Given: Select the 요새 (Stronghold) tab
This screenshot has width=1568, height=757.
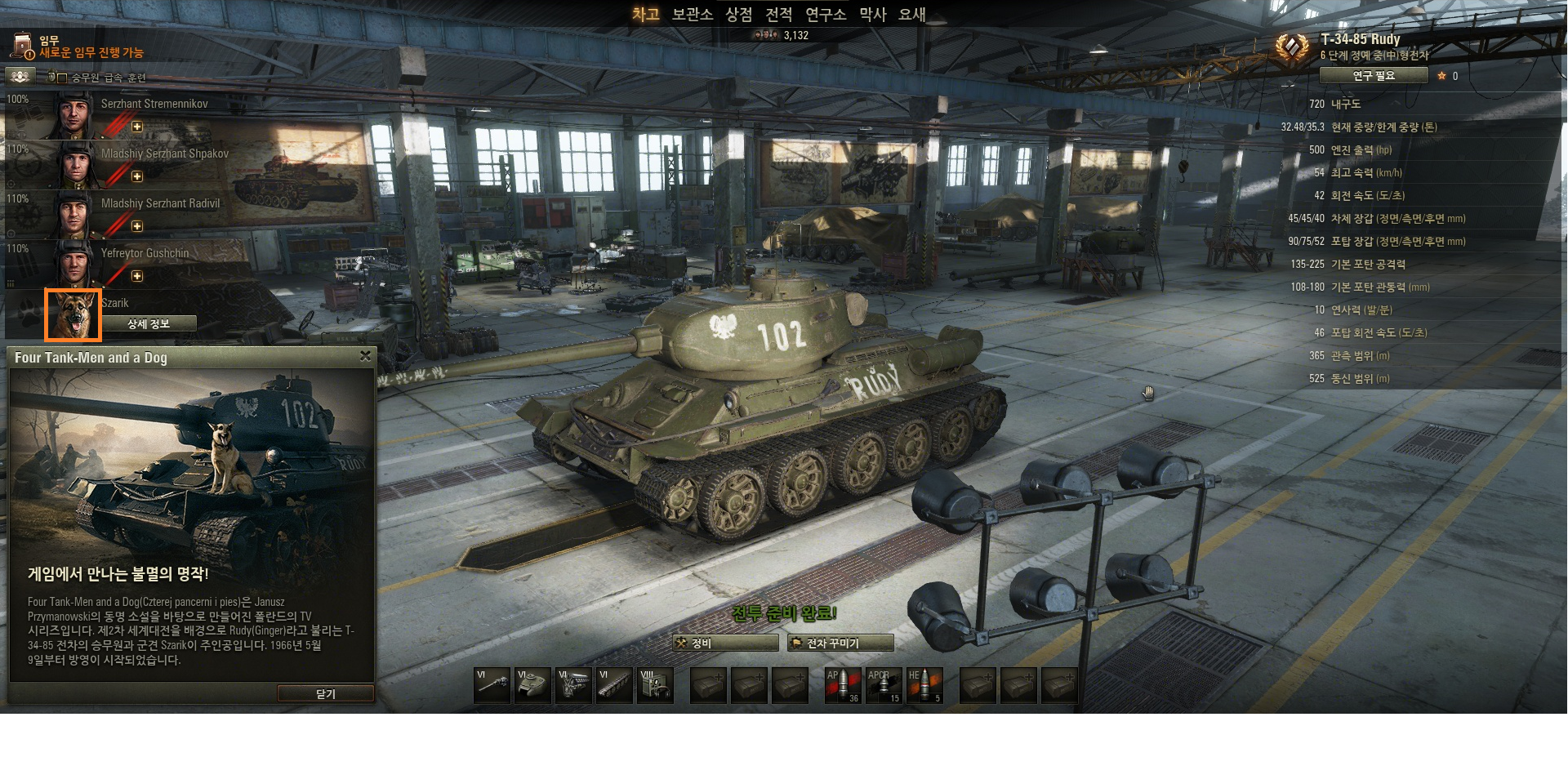Looking at the screenshot, I should click(911, 14).
